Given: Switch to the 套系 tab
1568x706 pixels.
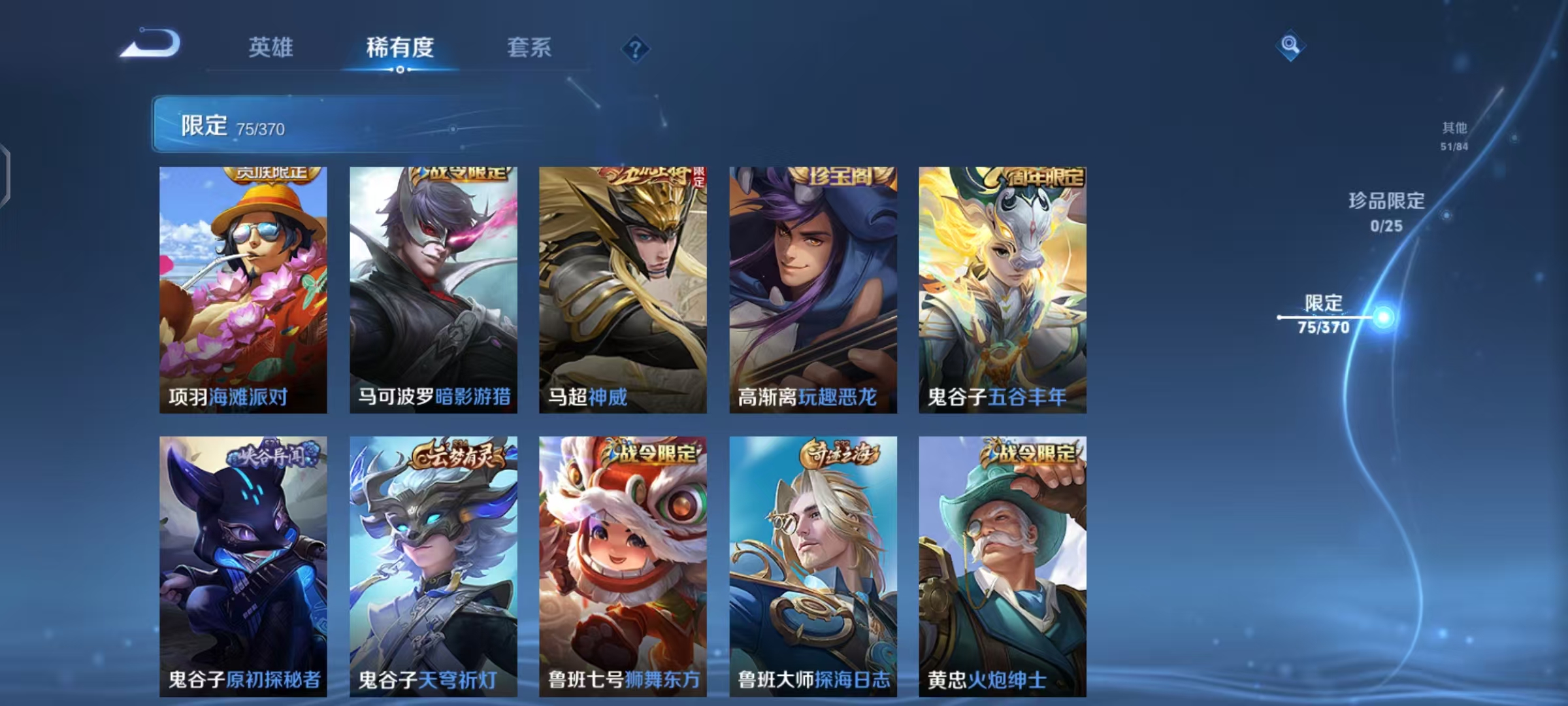Looking at the screenshot, I should 529,47.
